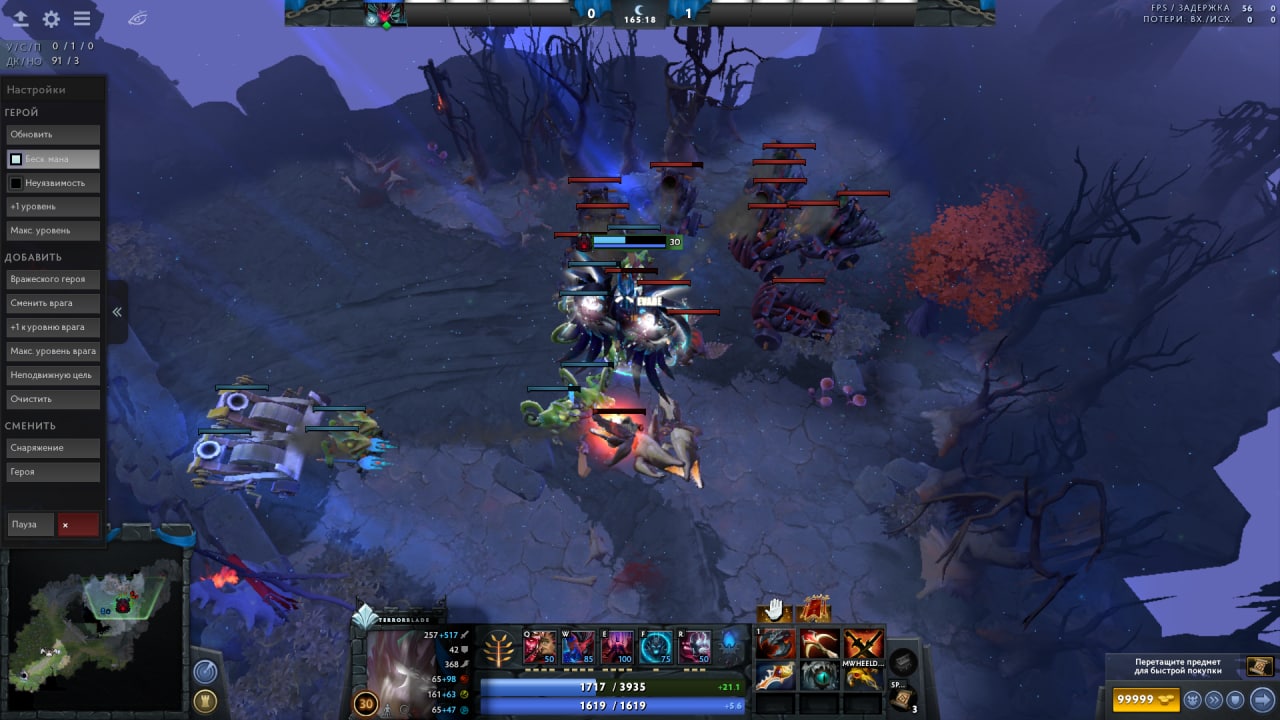Use the town portal scroll slot
This screenshot has width=1280, height=720.
(x=901, y=699)
